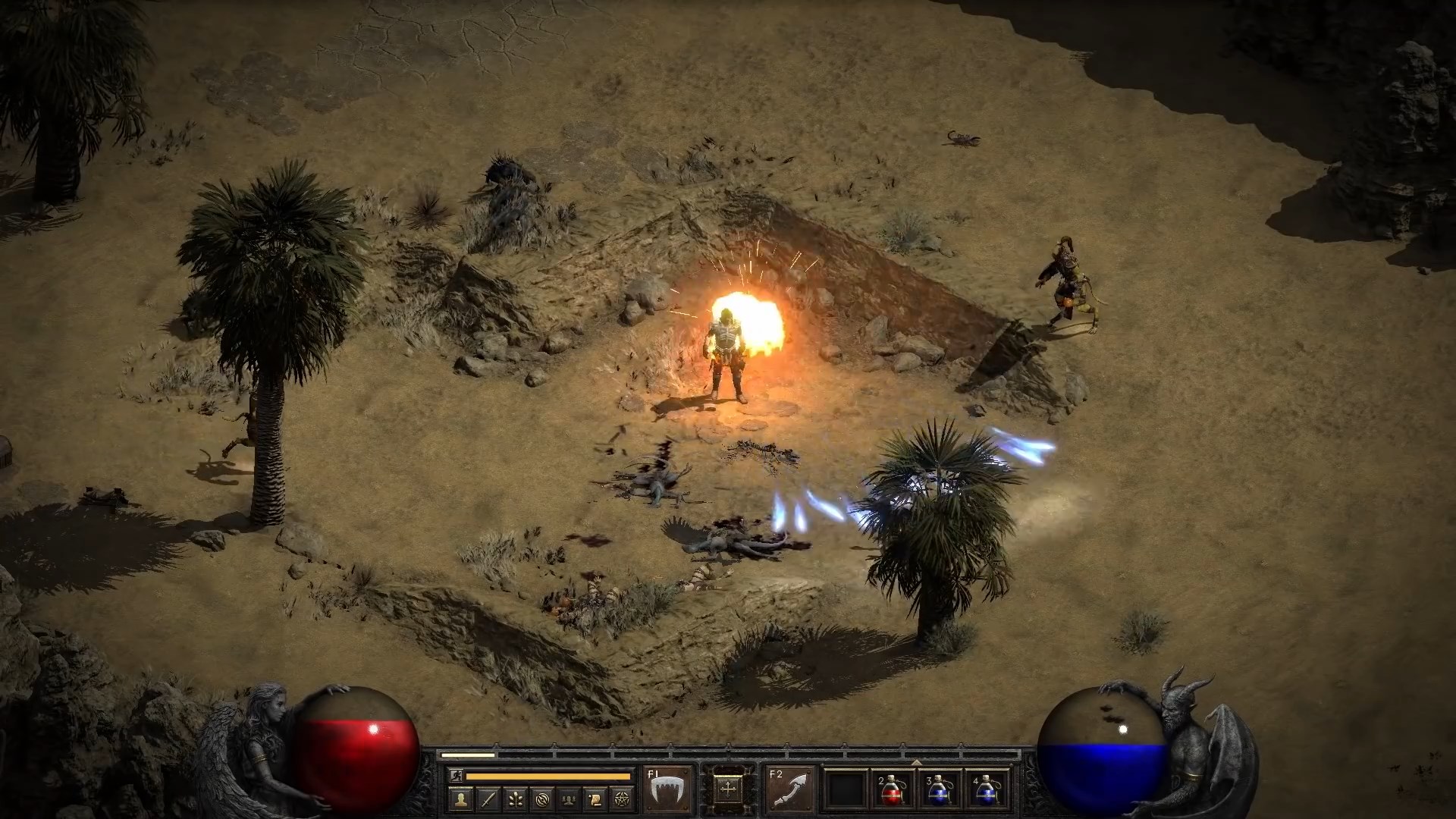Expand the potion belt via the arrow

pyautogui.click(x=917, y=763)
